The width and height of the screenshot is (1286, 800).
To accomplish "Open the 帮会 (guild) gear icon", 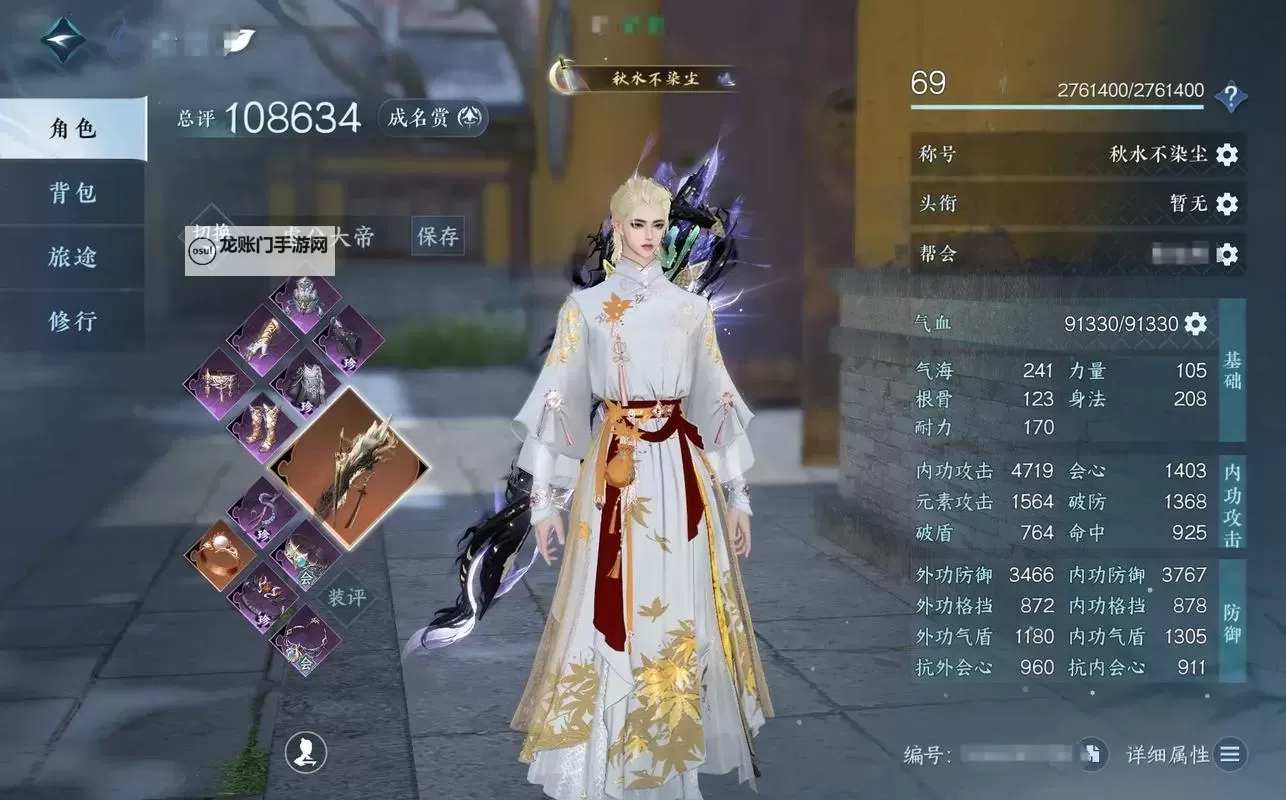I will (1227, 255).
